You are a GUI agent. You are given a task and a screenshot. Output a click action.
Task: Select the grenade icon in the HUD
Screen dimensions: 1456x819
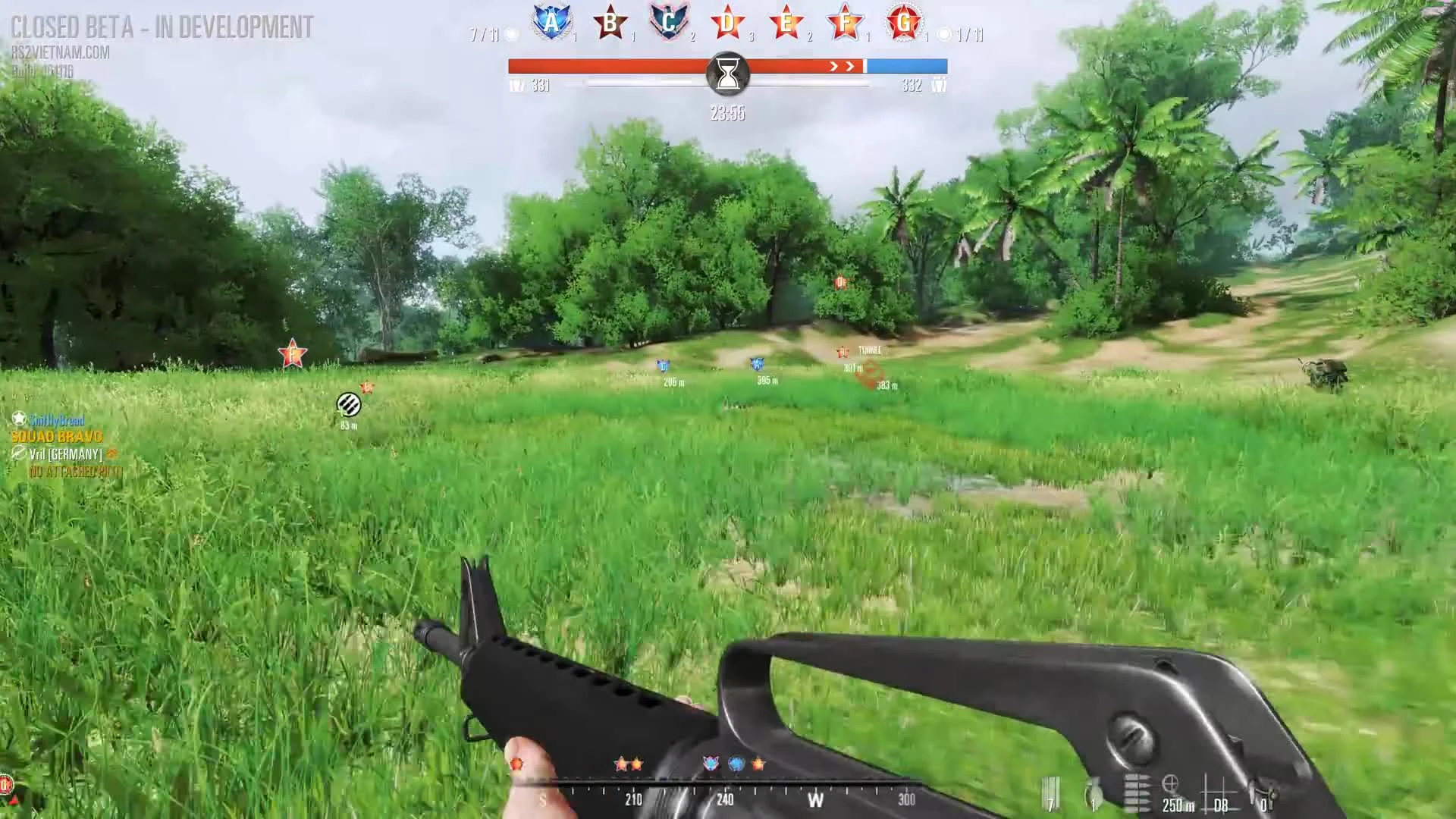point(1093,792)
